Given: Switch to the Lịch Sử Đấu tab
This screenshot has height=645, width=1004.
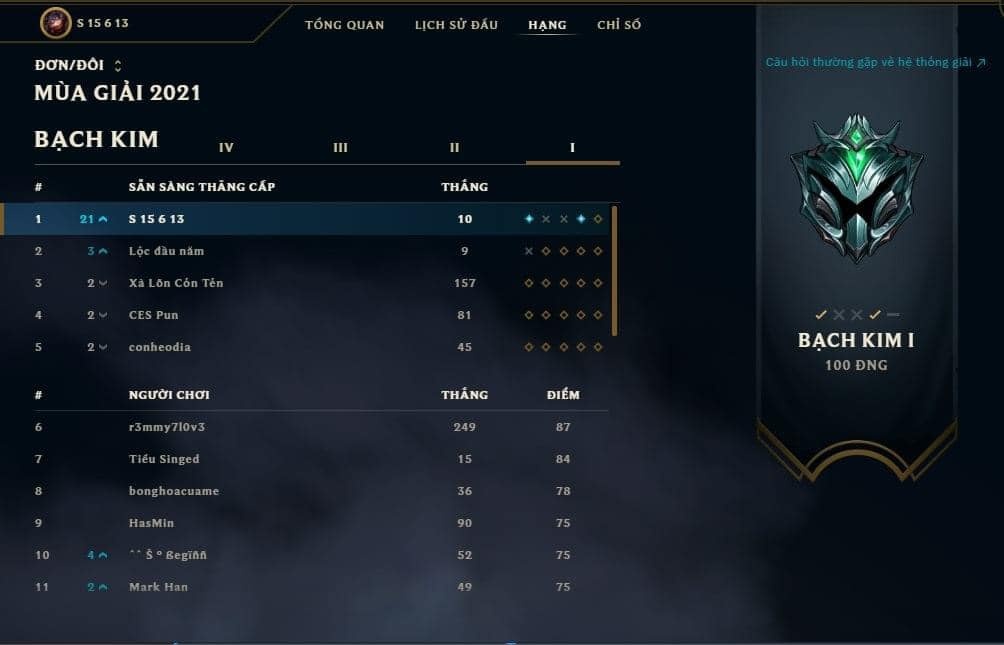Looking at the screenshot, I should (x=456, y=25).
